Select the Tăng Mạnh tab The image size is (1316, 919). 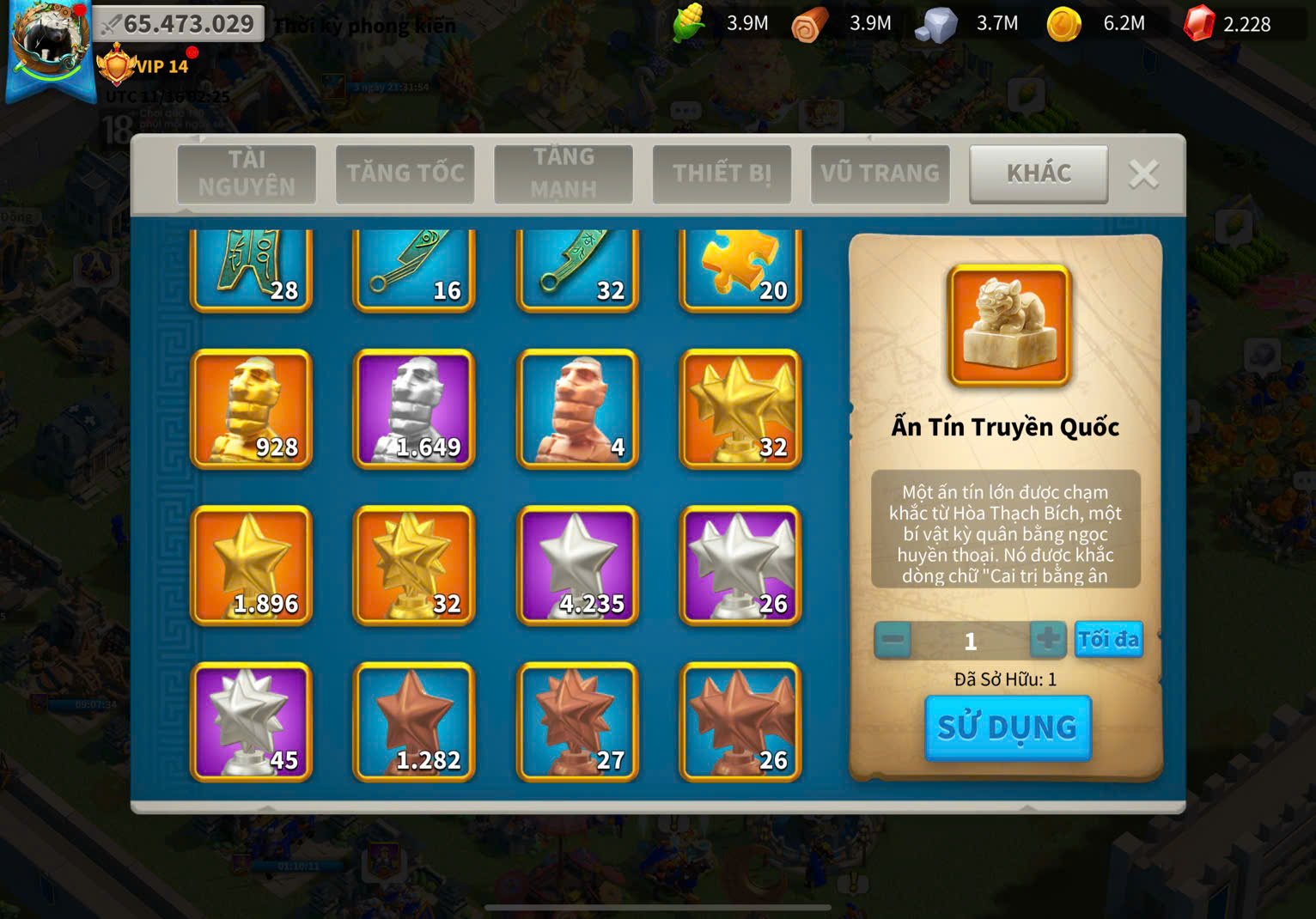click(564, 173)
